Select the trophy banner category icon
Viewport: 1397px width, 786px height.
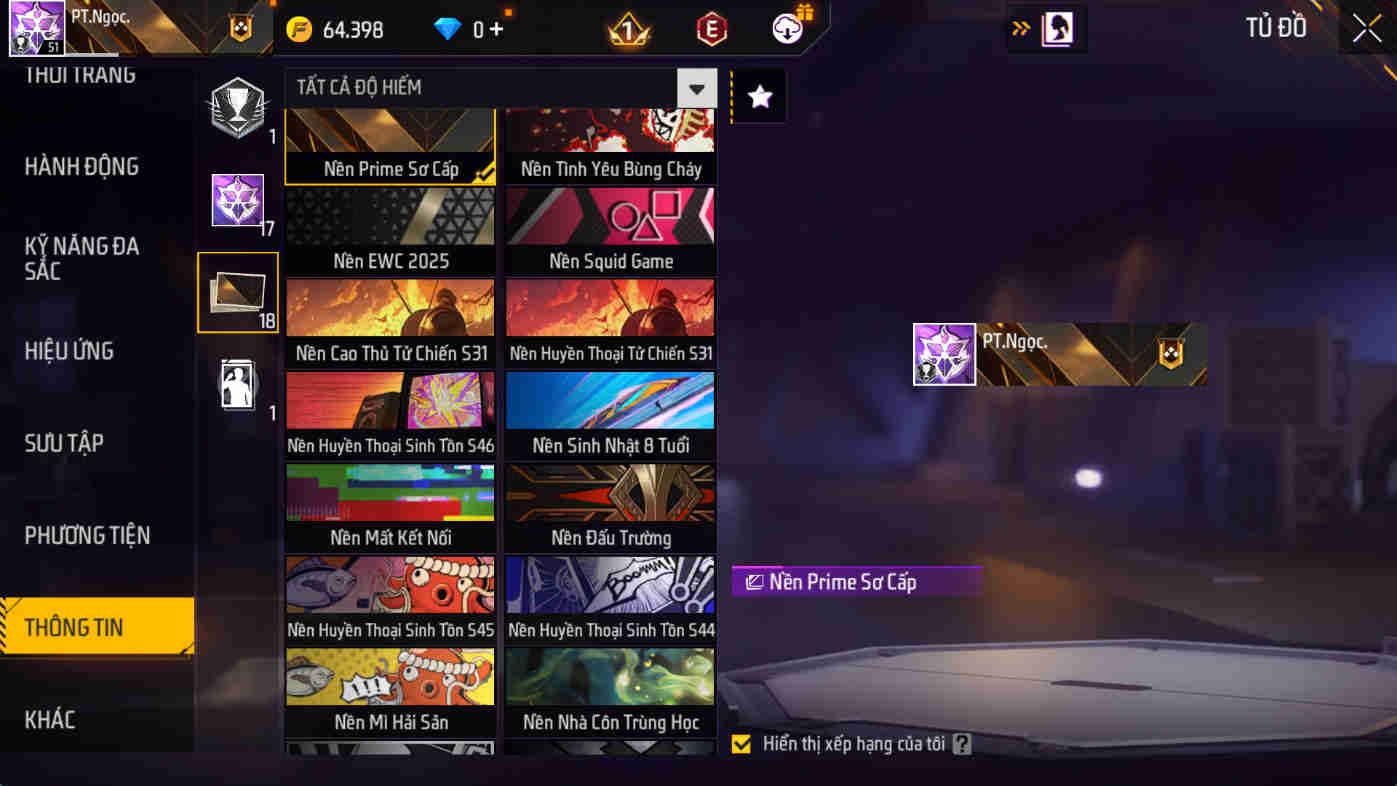point(237,107)
